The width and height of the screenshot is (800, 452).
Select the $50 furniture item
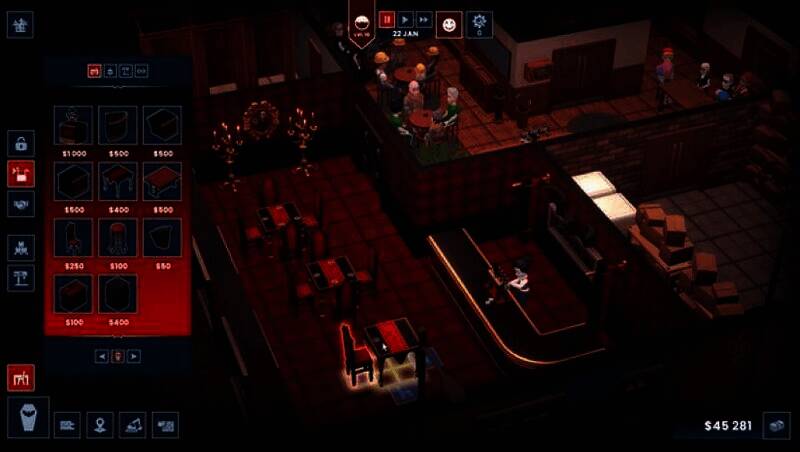pos(162,238)
